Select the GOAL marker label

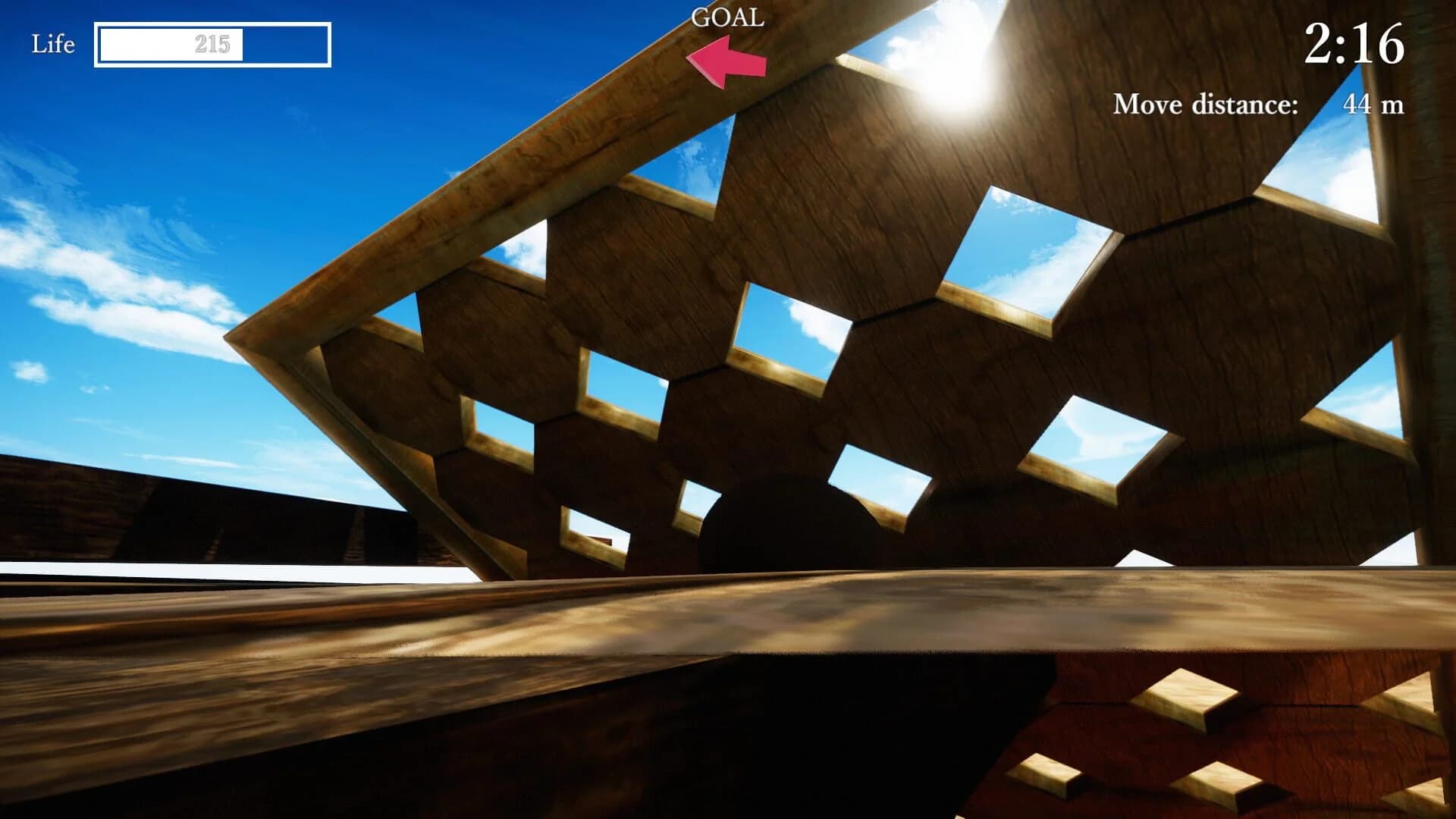tap(726, 15)
